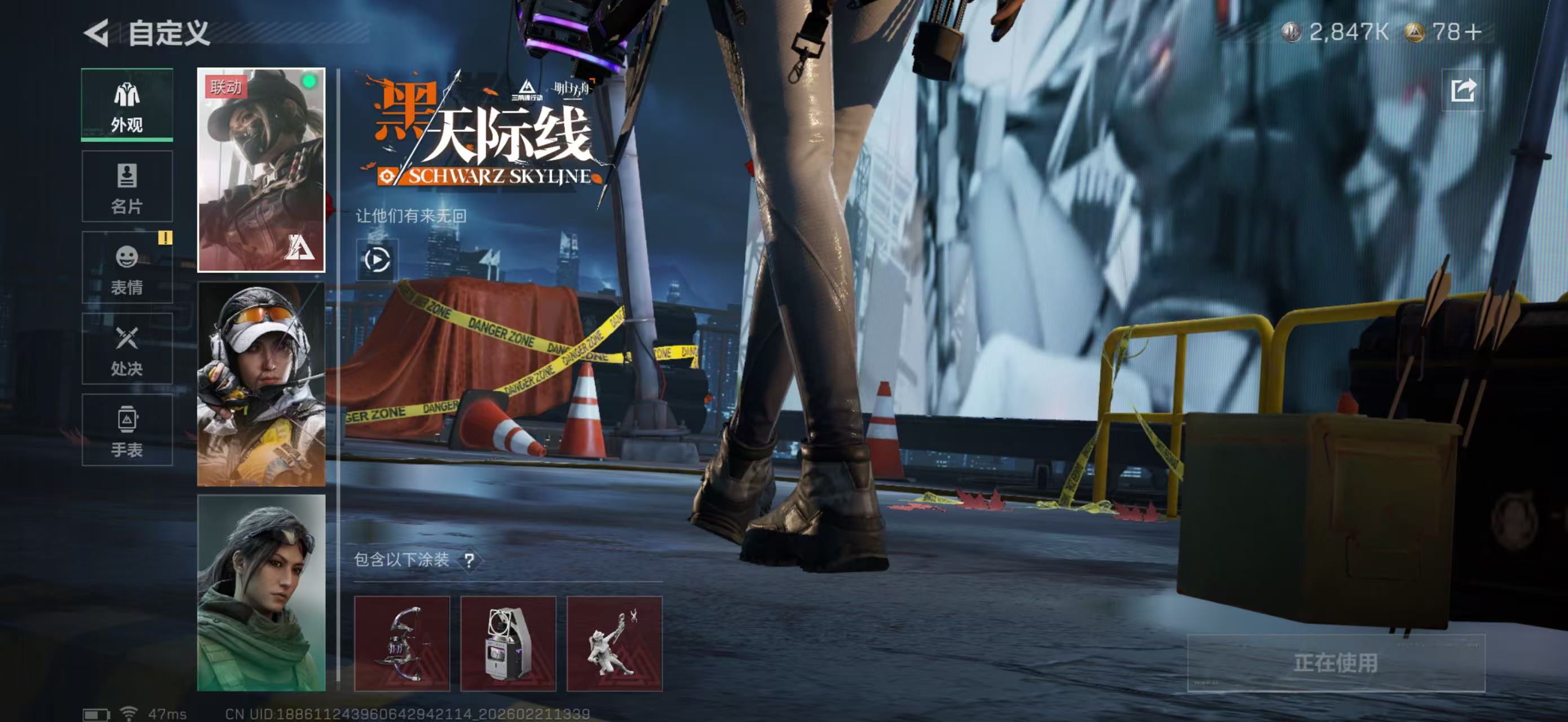The height and width of the screenshot is (722, 1568).
Task: Pick the green scarf default skin card
Action: (261, 592)
